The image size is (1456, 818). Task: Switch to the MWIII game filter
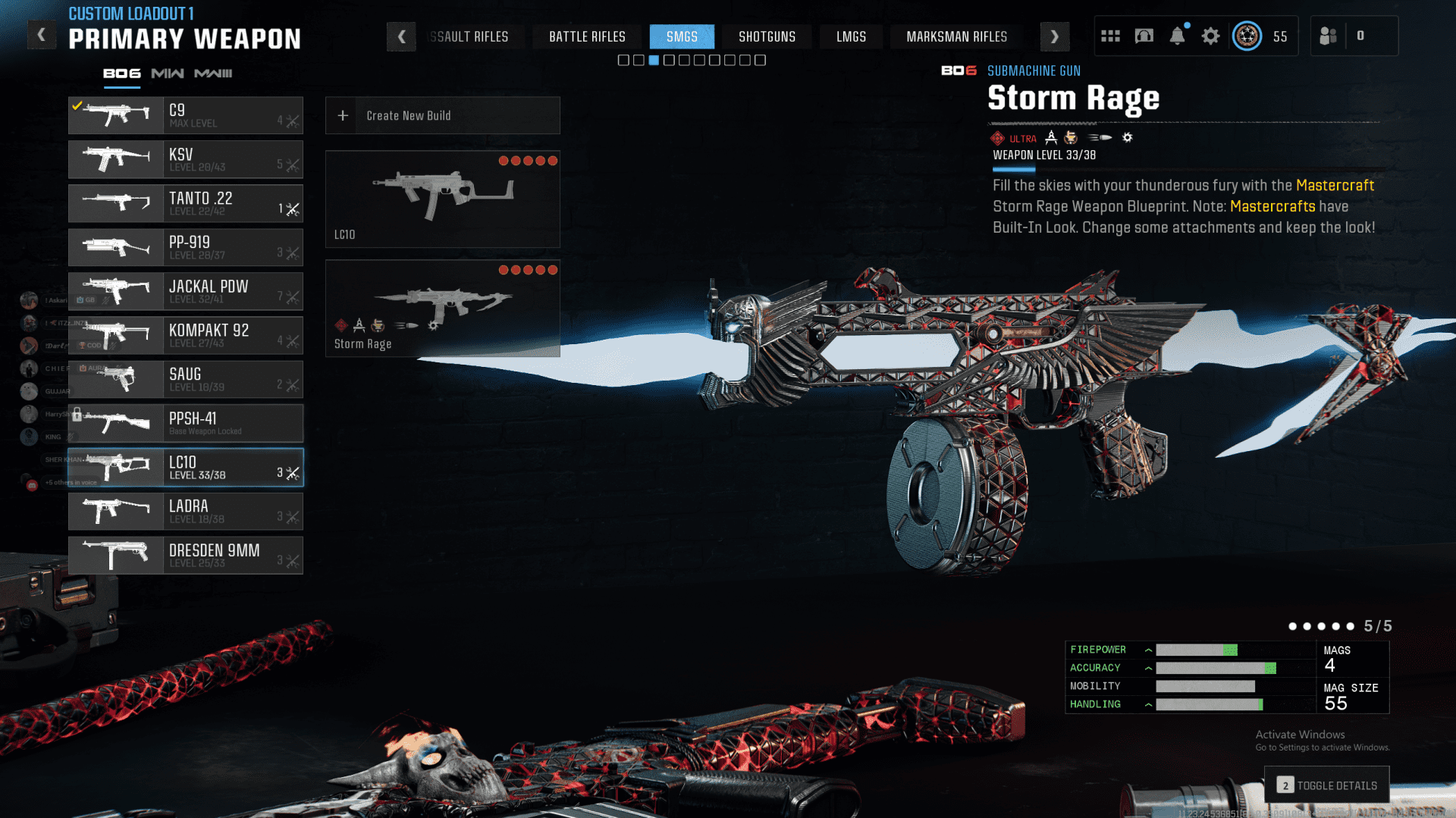[x=213, y=74]
